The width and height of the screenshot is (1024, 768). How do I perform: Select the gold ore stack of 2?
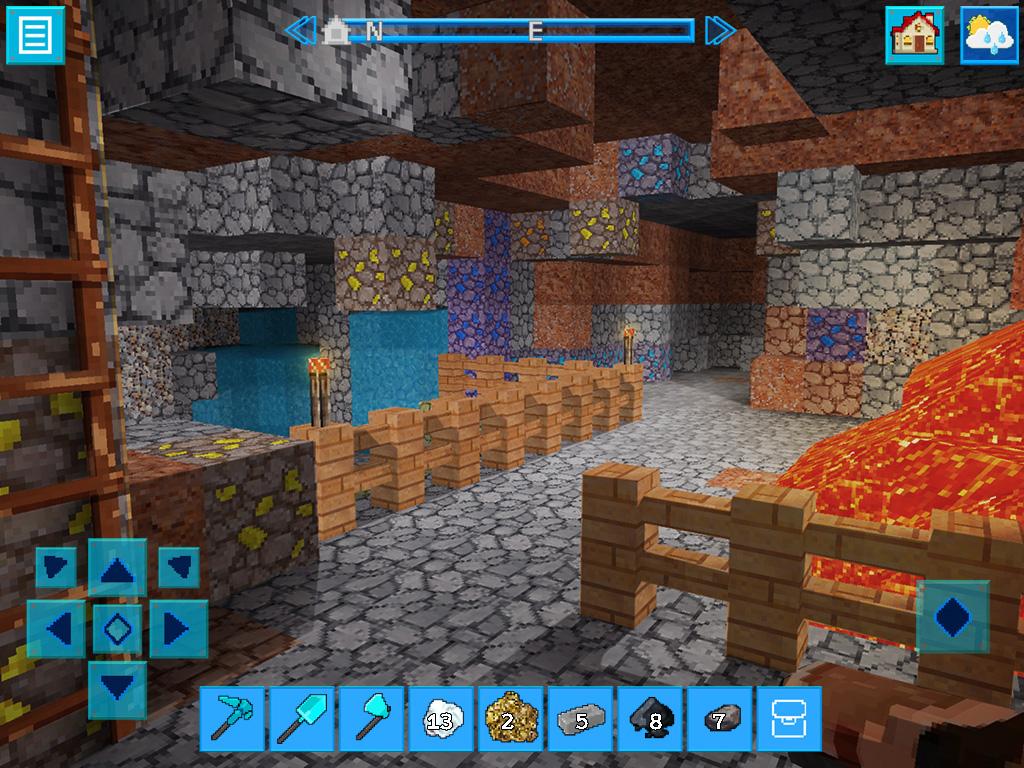coord(510,718)
